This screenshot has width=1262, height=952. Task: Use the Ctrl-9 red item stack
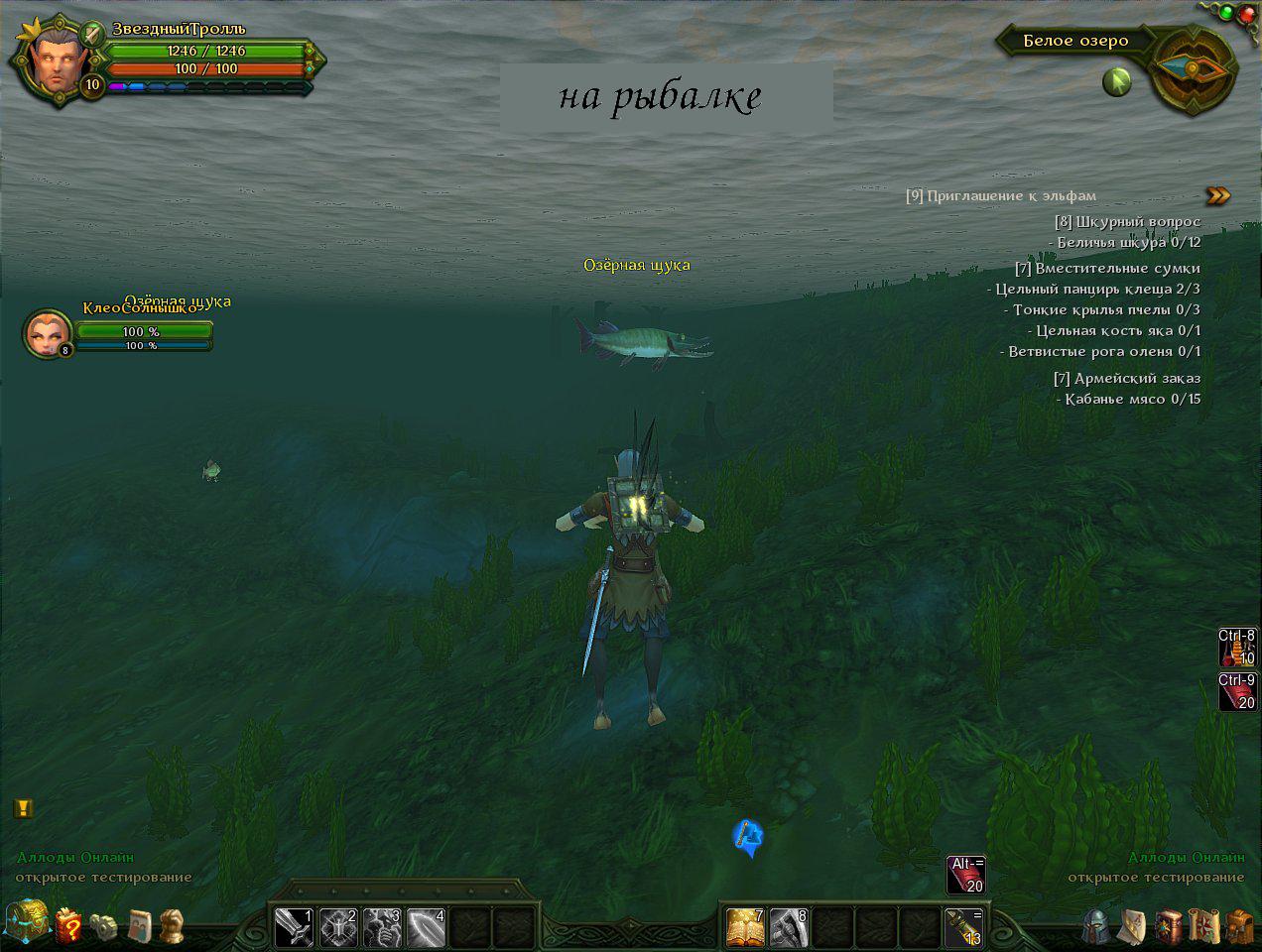click(1238, 691)
